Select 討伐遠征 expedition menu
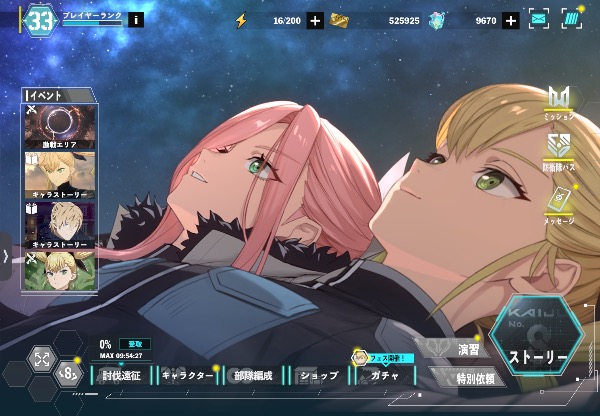The image size is (600, 416). (x=122, y=376)
